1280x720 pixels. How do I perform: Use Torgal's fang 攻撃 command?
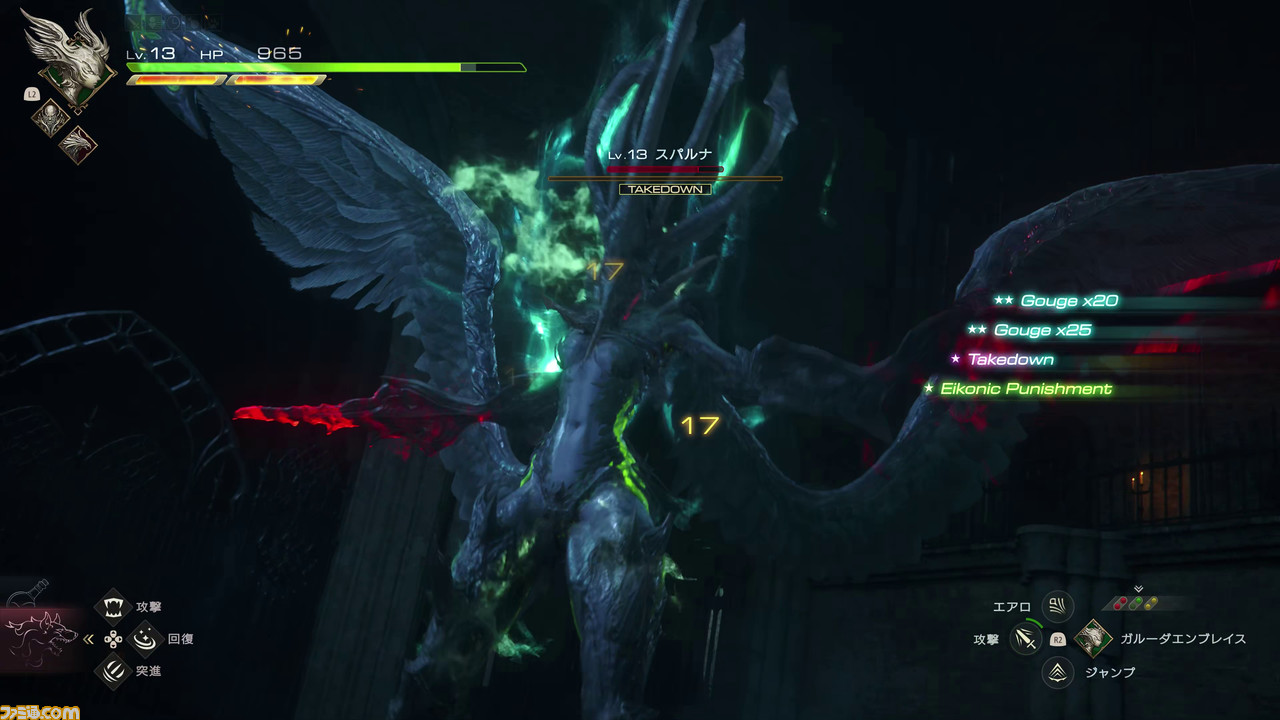coord(113,606)
